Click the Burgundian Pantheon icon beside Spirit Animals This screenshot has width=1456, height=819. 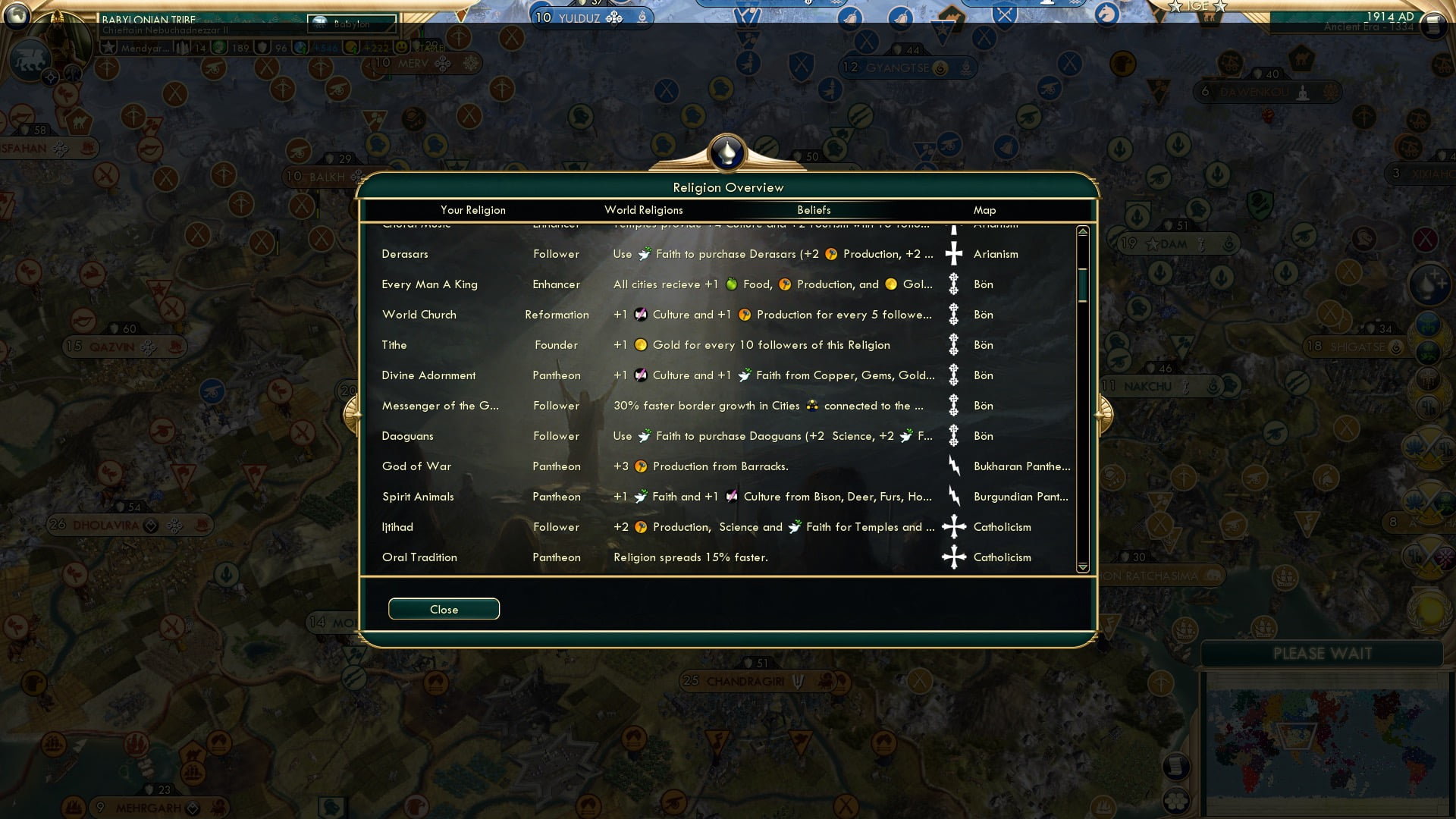tap(954, 497)
